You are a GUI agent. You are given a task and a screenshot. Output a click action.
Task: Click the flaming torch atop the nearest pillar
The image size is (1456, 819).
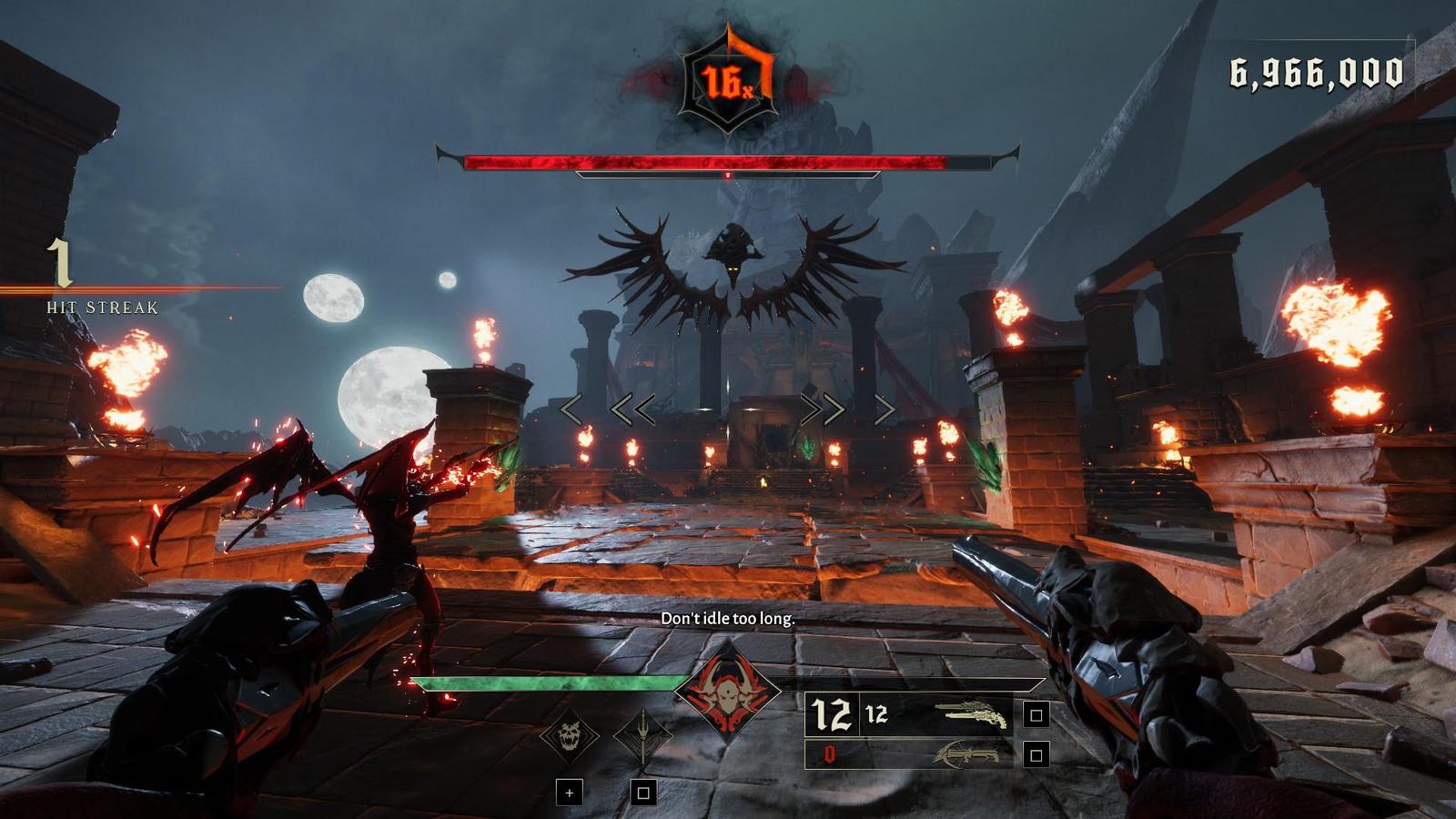(481, 339)
